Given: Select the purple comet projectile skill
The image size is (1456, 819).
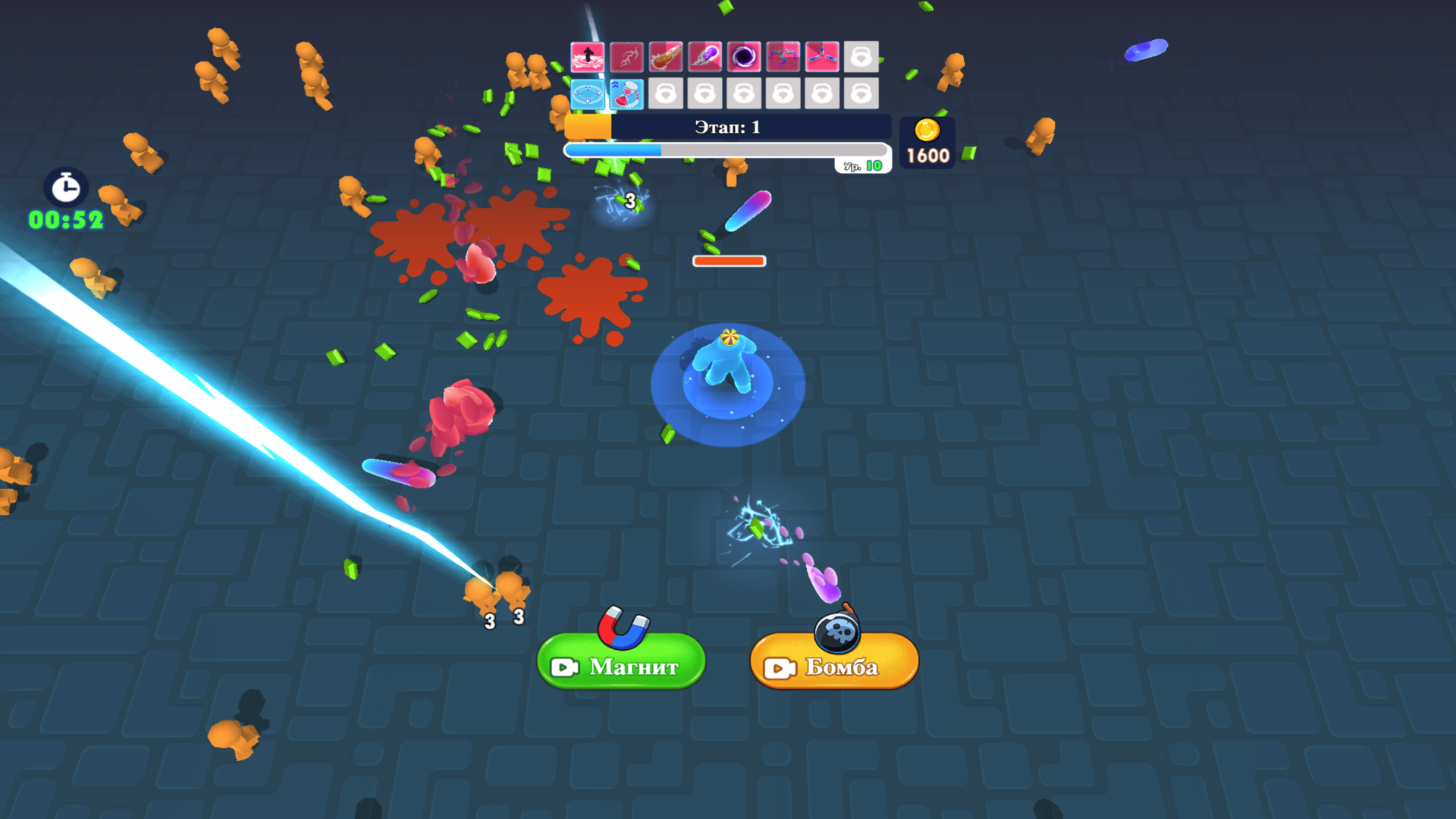Looking at the screenshot, I should click(x=704, y=57).
